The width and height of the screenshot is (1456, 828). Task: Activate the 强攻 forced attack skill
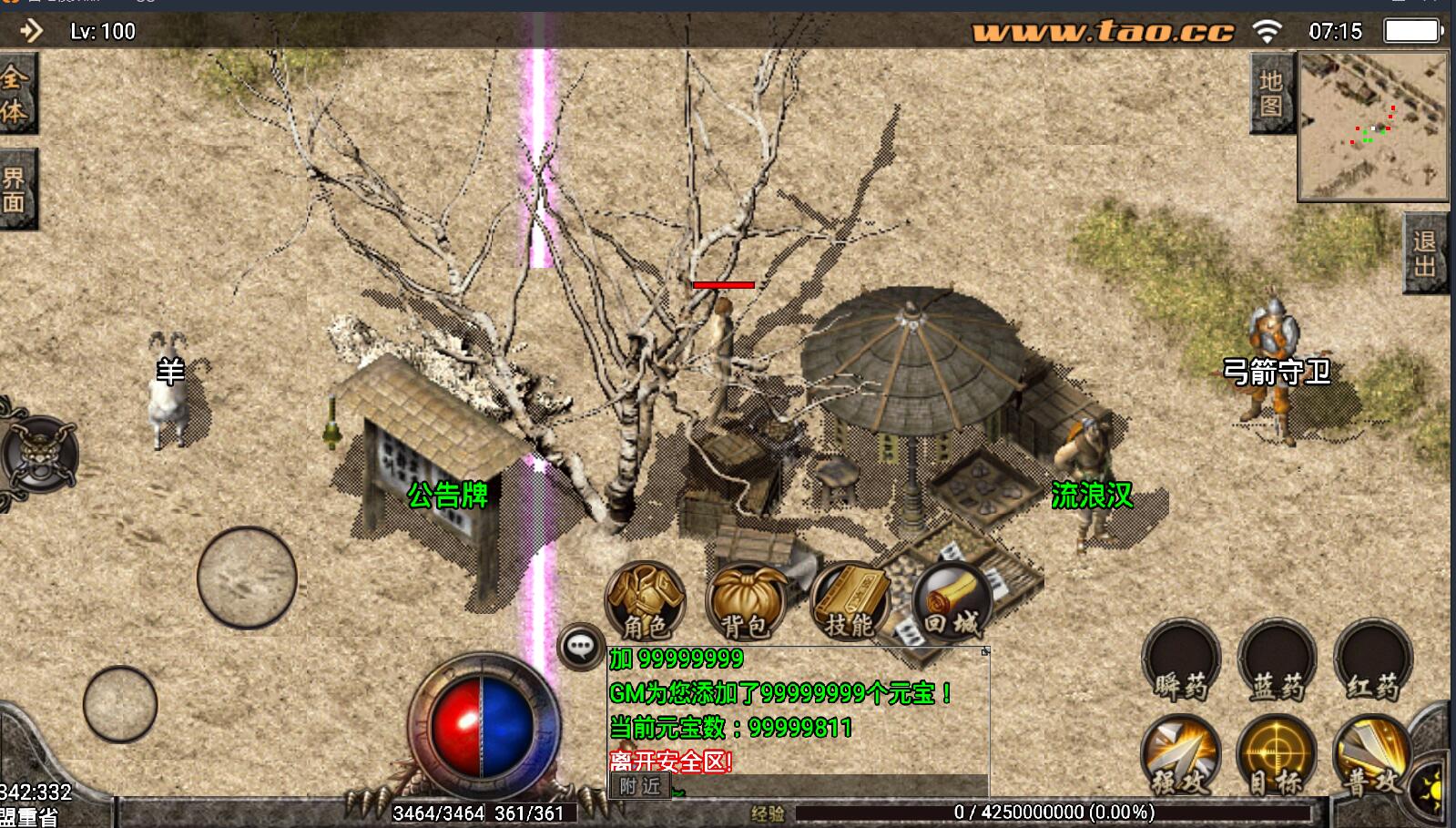coord(1180,756)
